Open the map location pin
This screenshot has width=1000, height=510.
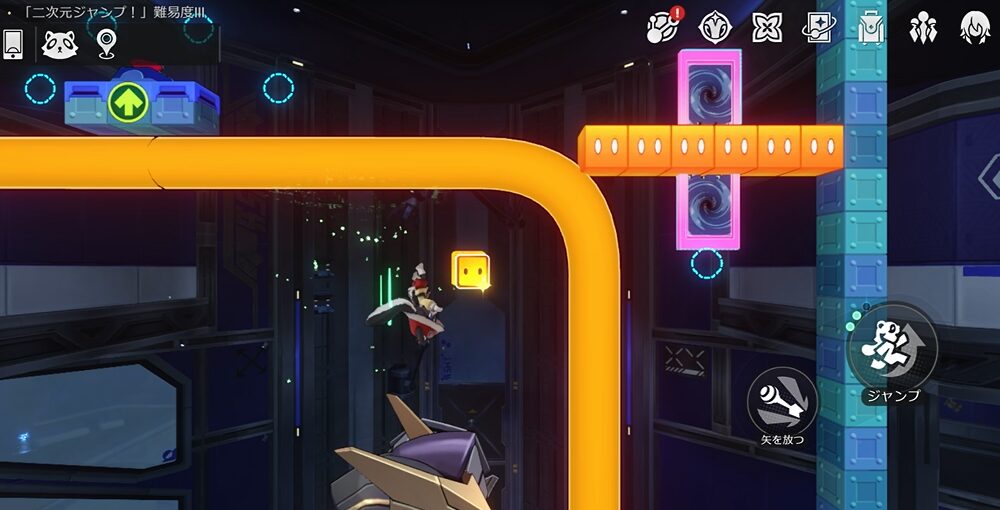pyautogui.click(x=106, y=43)
